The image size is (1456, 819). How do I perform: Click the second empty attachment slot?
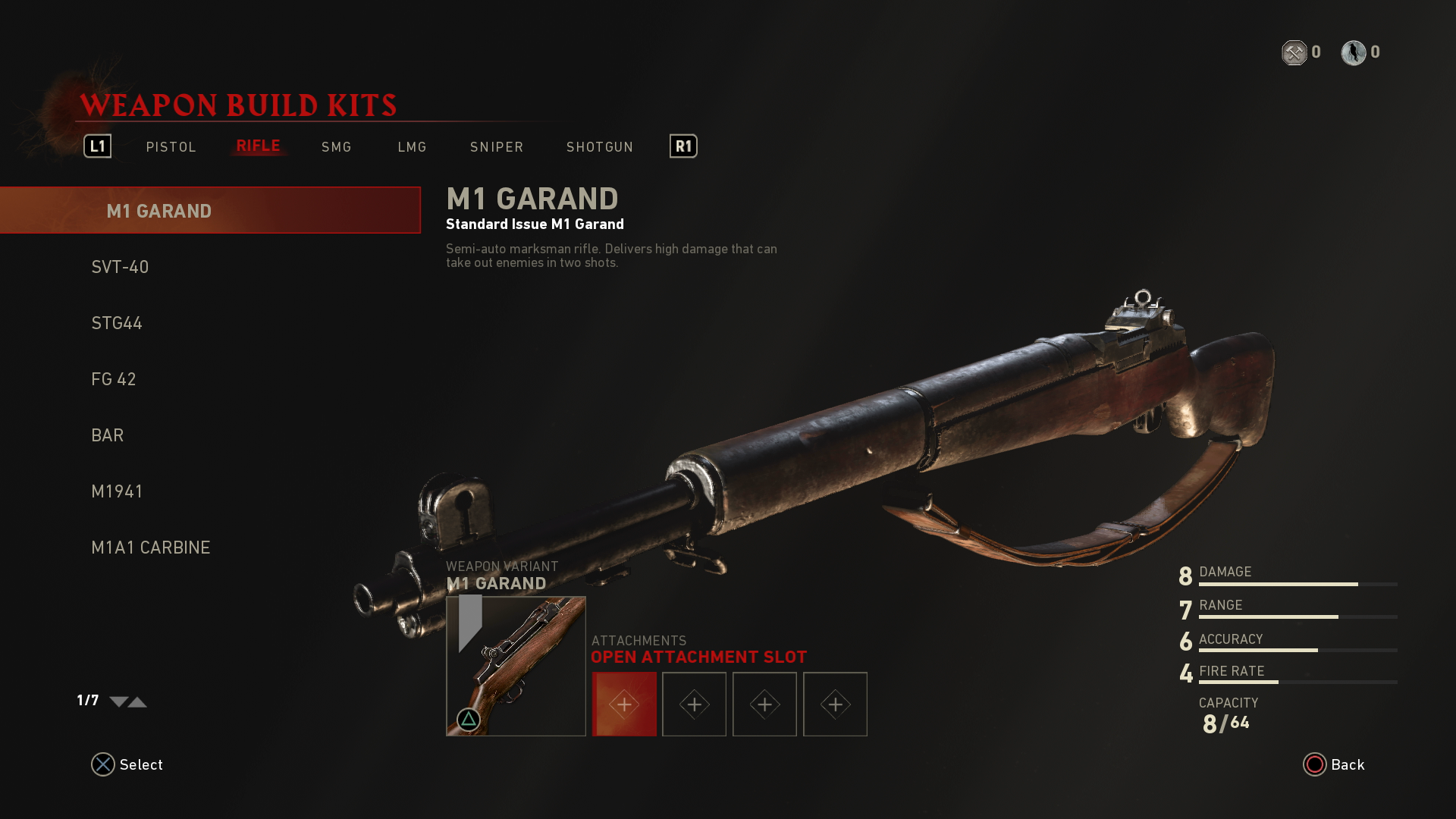click(694, 704)
